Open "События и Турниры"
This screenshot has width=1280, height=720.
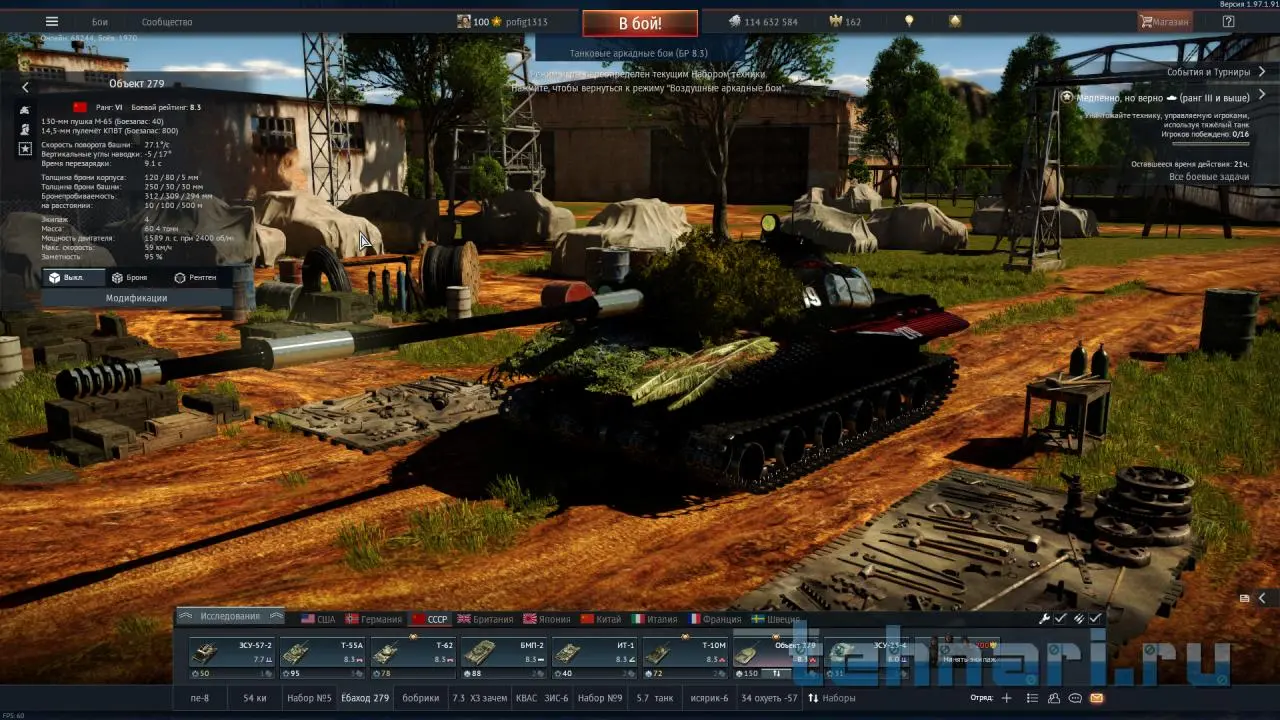1208,72
